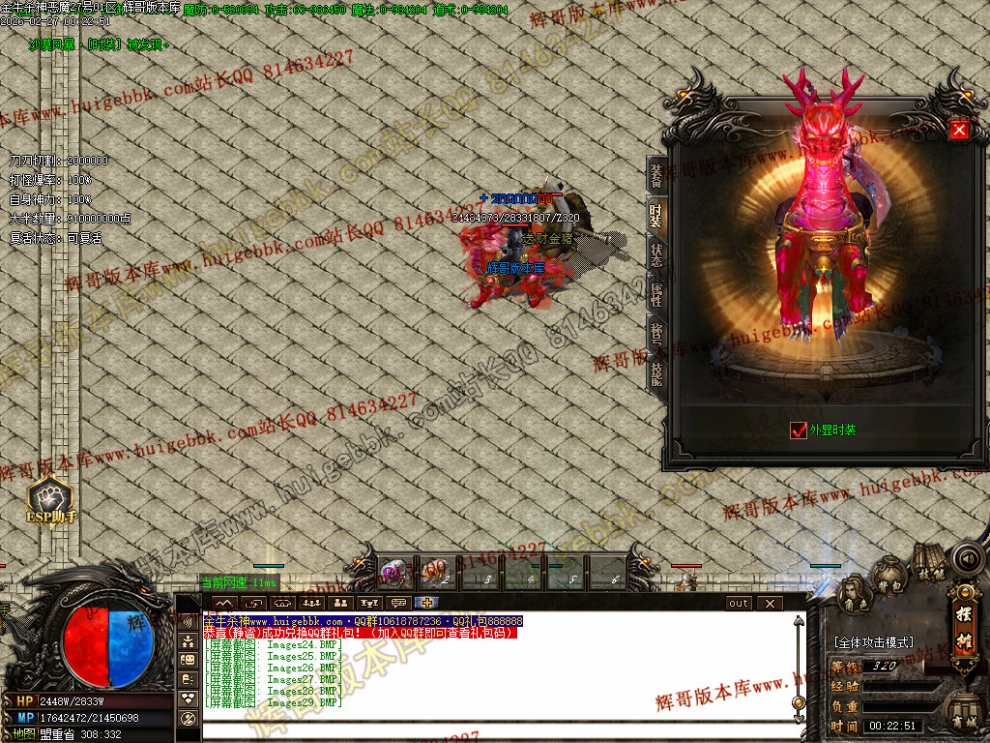Click the chat panel 'out' button

(x=738, y=603)
